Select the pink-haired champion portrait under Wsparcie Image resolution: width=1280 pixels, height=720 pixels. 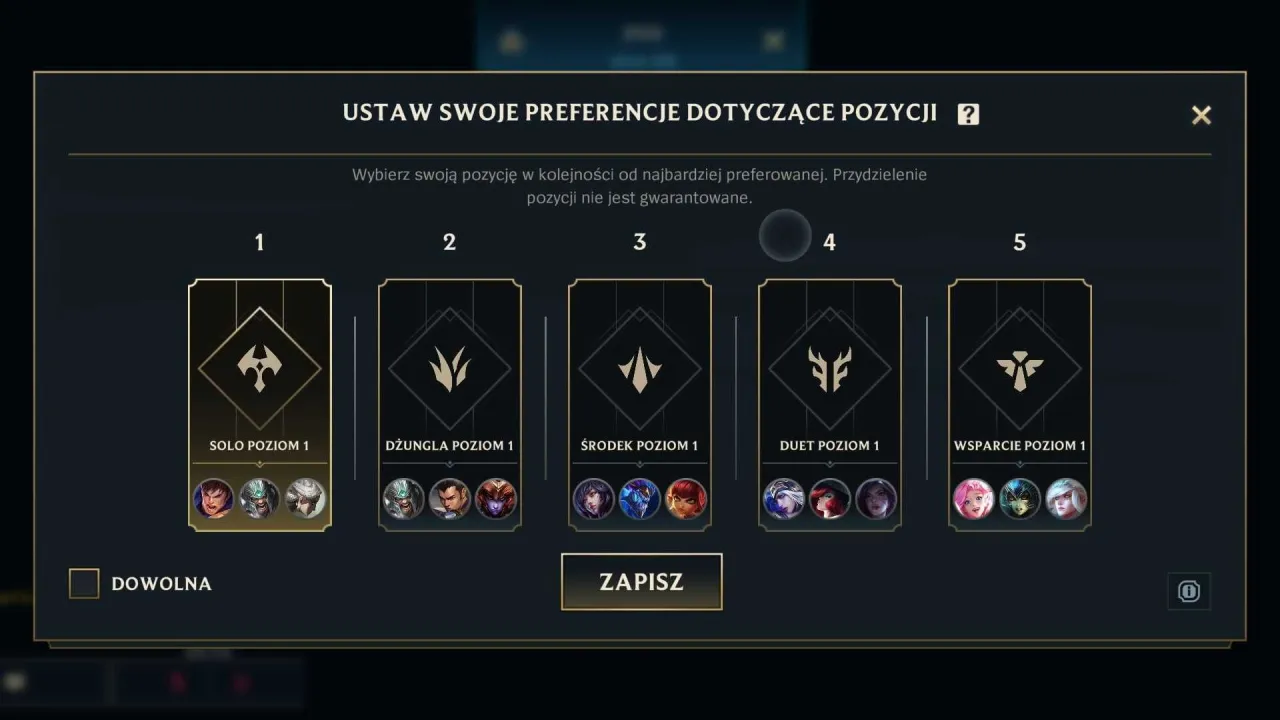pyautogui.click(x=974, y=499)
